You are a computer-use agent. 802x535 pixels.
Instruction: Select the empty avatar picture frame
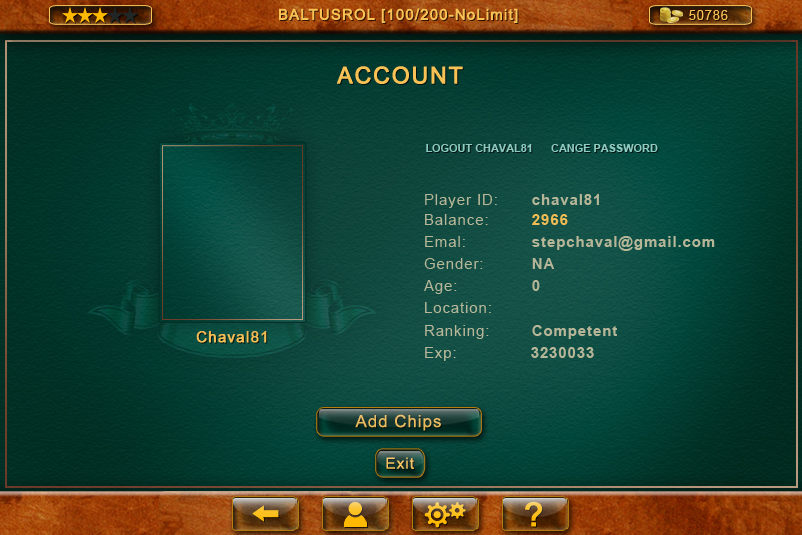[232, 232]
